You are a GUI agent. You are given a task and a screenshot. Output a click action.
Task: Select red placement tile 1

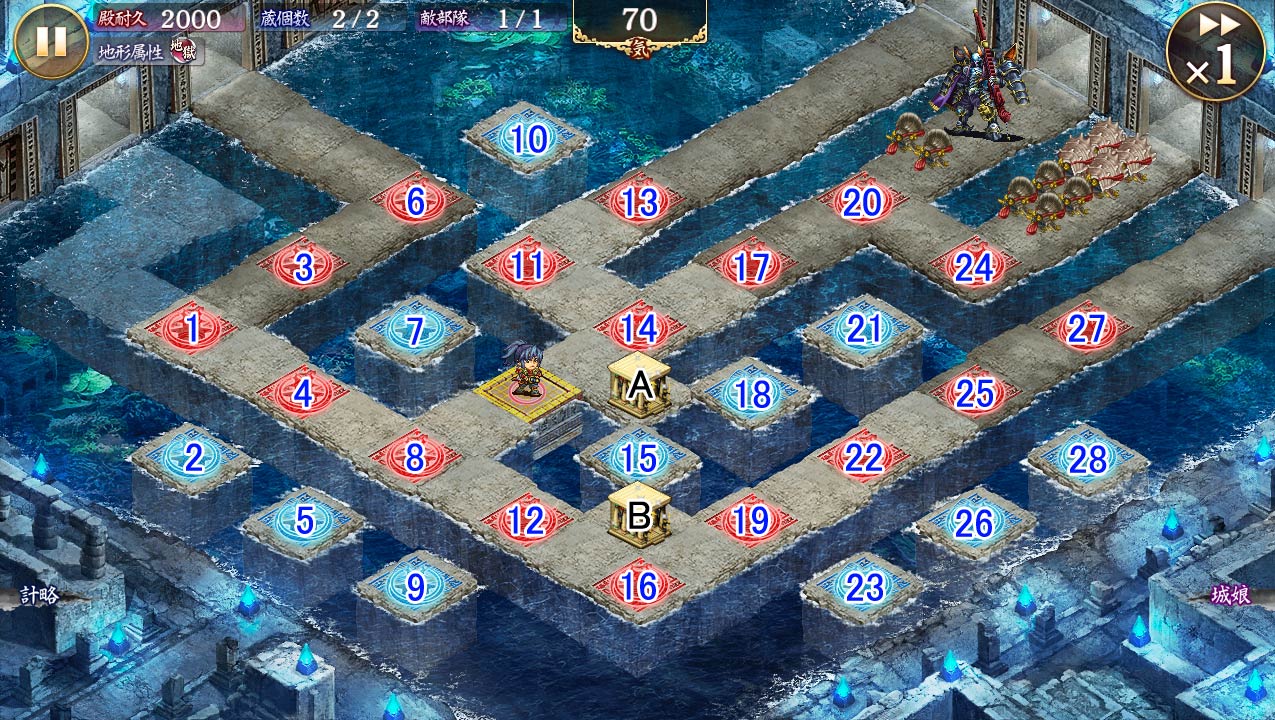pyautogui.click(x=192, y=328)
